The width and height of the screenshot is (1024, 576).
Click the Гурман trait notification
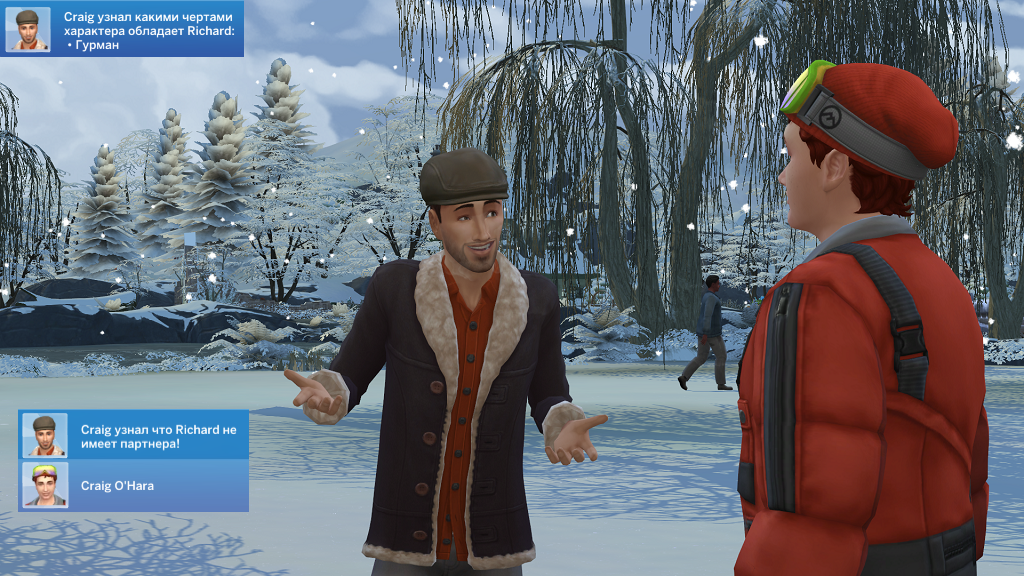(148, 31)
